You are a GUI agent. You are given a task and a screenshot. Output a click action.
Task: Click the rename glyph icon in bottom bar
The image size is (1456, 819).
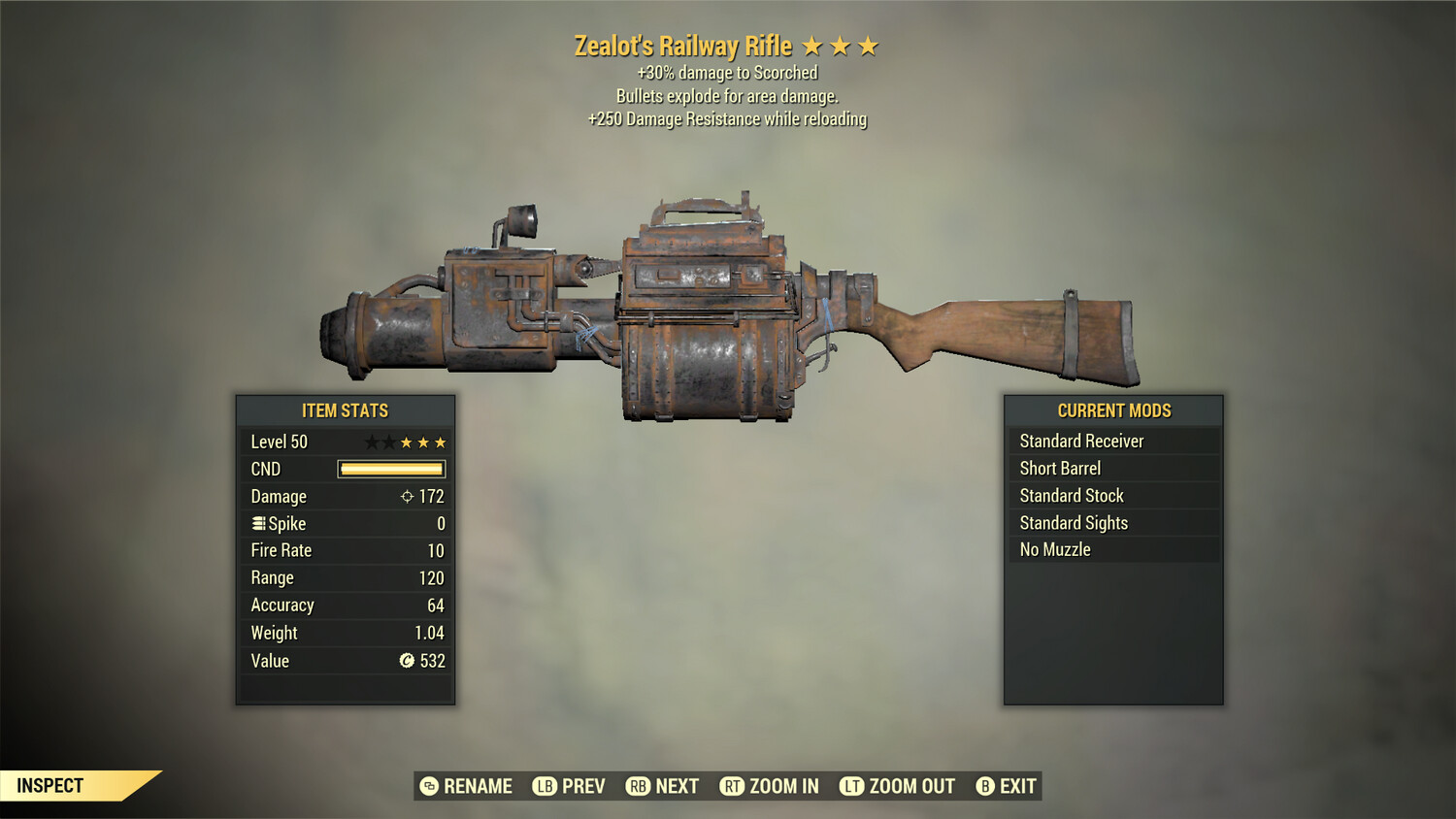427,786
